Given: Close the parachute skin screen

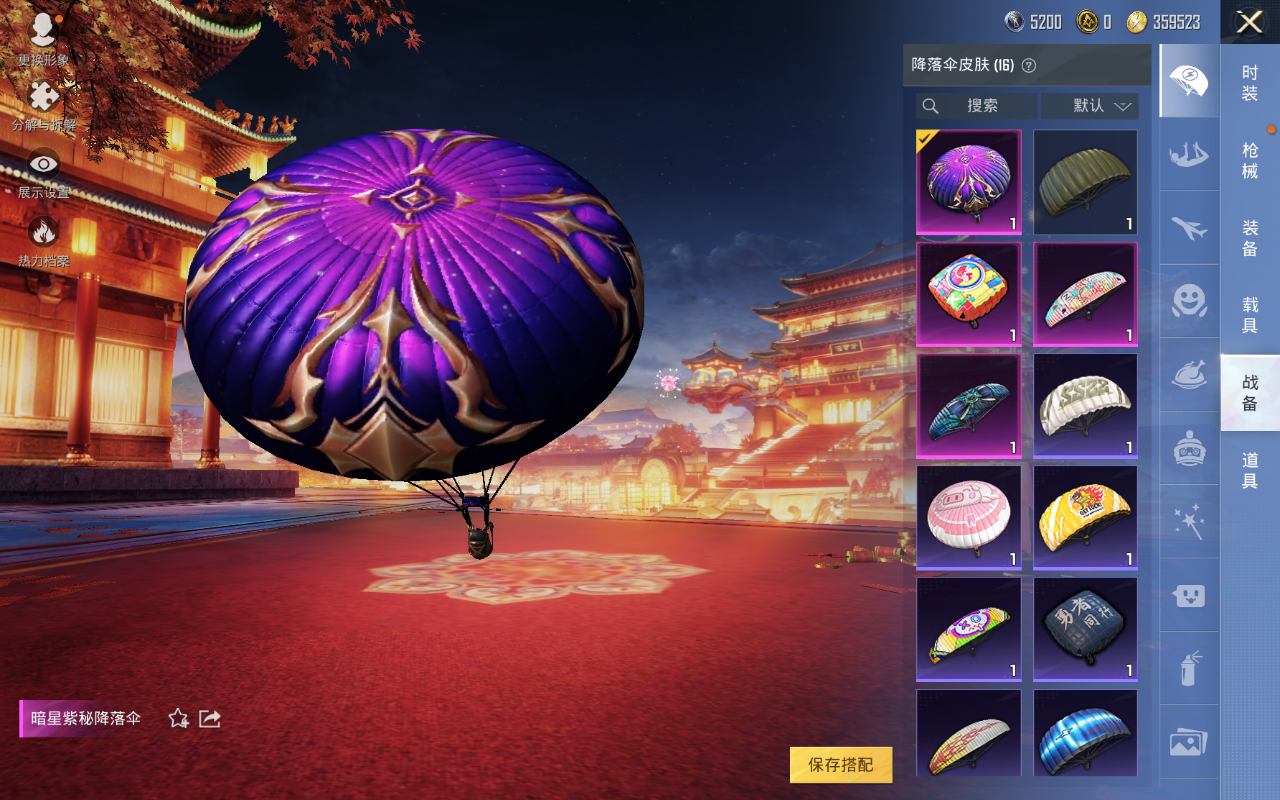Looking at the screenshot, I should click(x=1249, y=22).
